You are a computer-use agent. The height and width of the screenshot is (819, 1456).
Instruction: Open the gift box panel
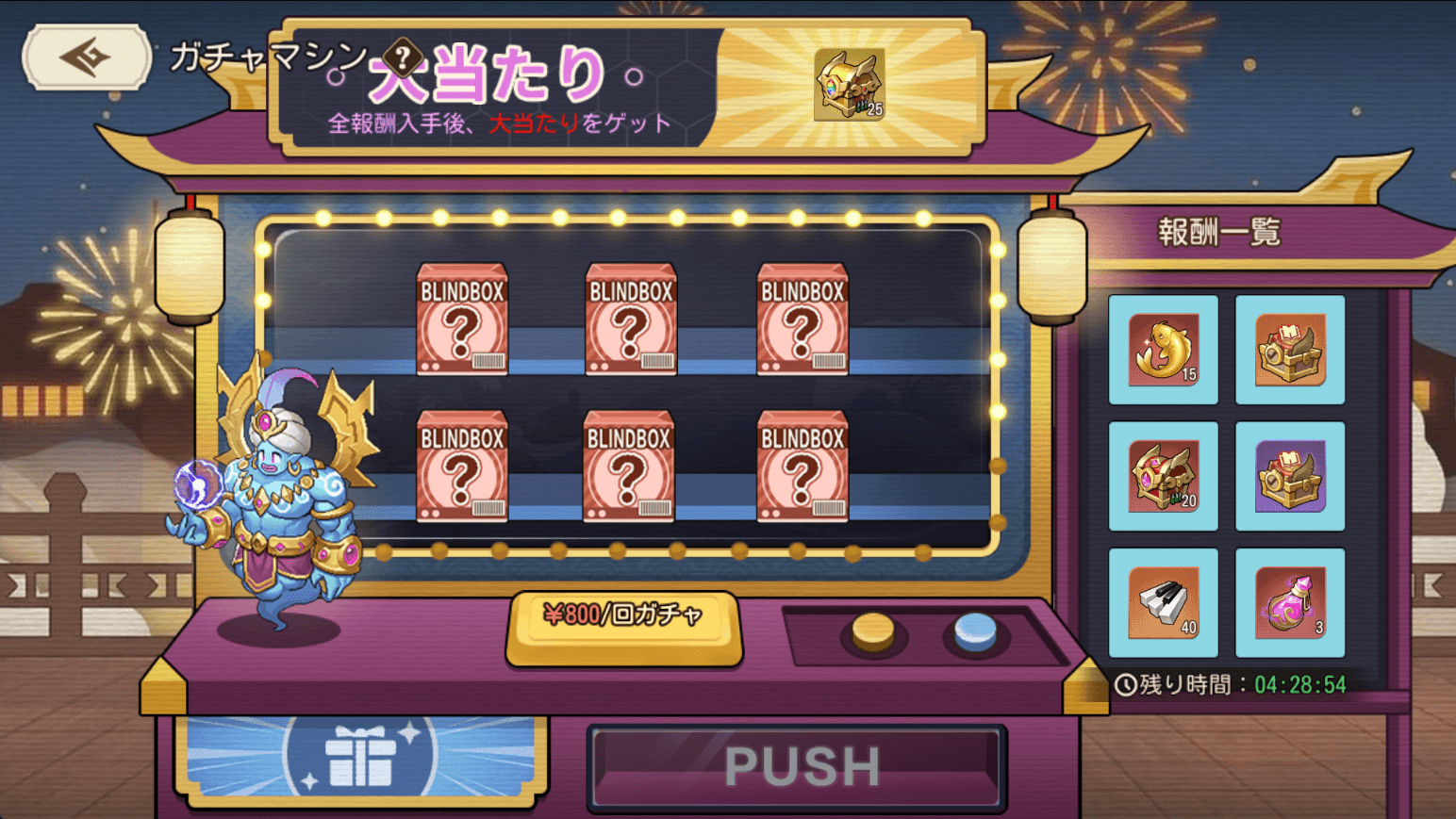tap(361, 755)
